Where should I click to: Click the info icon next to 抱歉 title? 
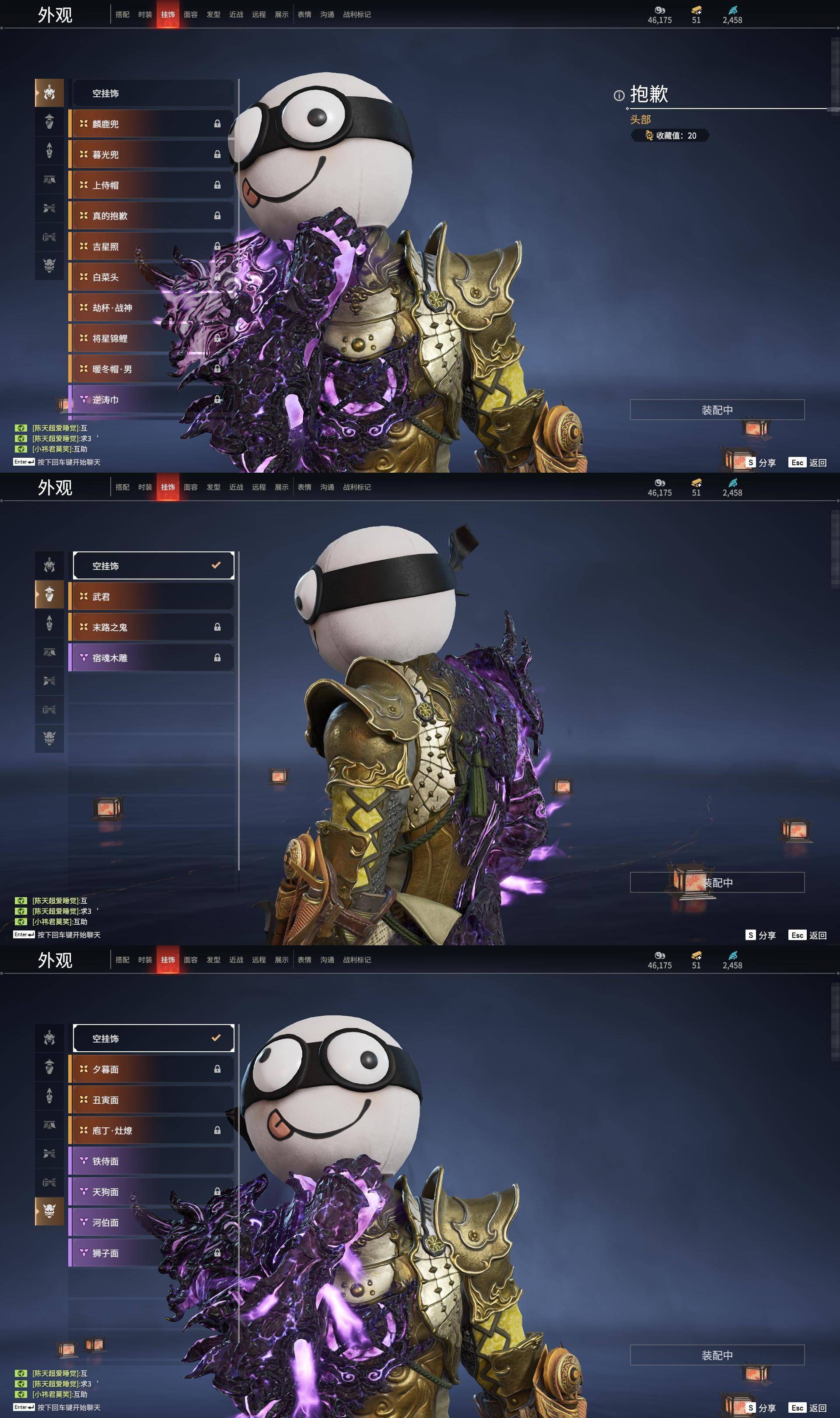click(620, 95)
